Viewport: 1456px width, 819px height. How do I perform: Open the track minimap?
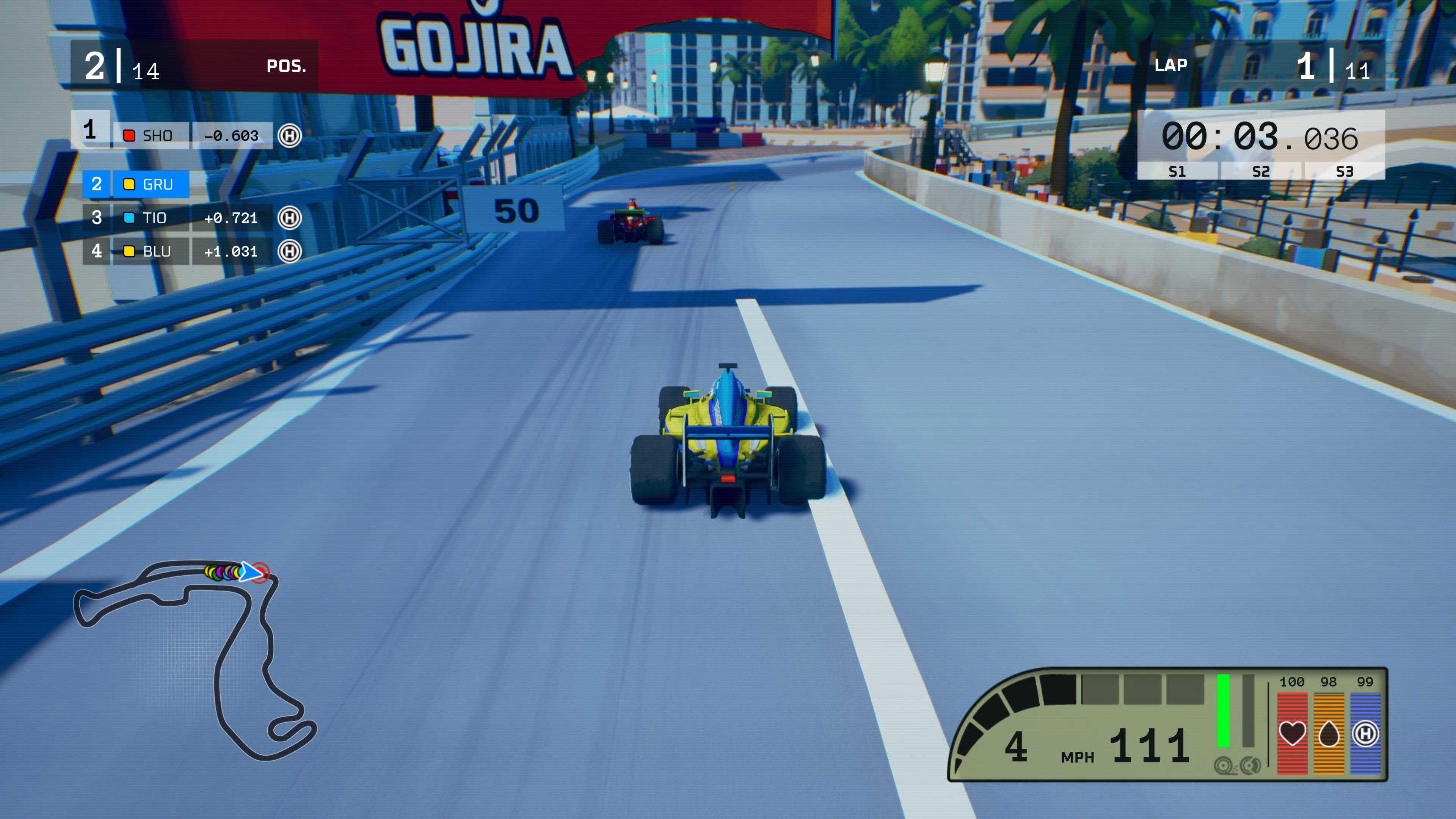click(195, 659)
